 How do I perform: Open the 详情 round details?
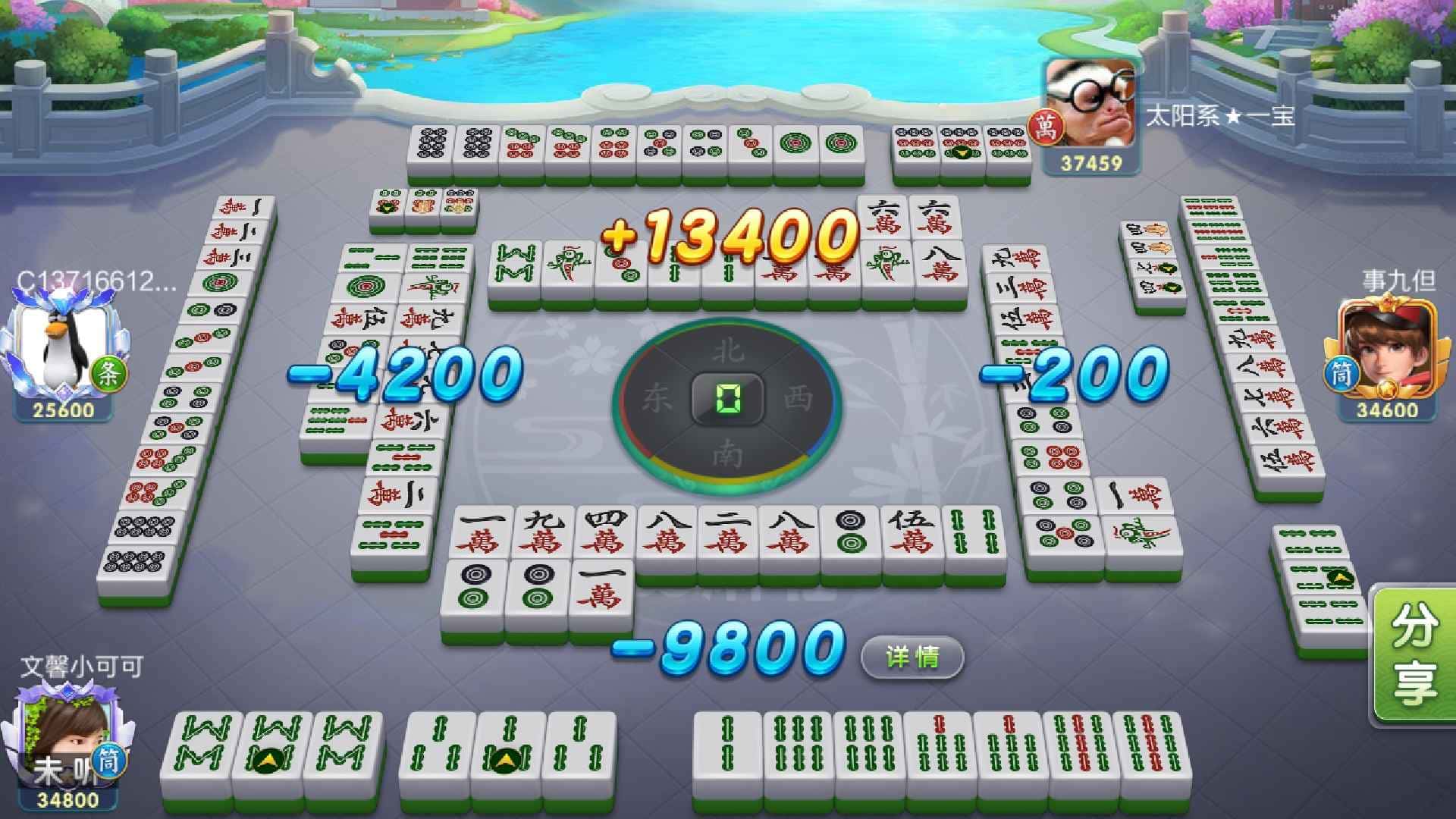click(912, 657)
